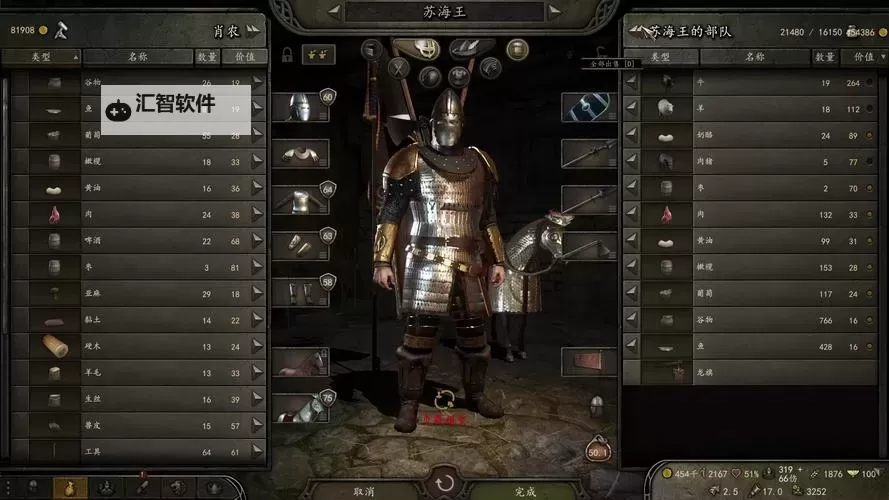Screen dimensions: 889x500
Task: Select the equipped horse slot
Action: coord(300,363)
